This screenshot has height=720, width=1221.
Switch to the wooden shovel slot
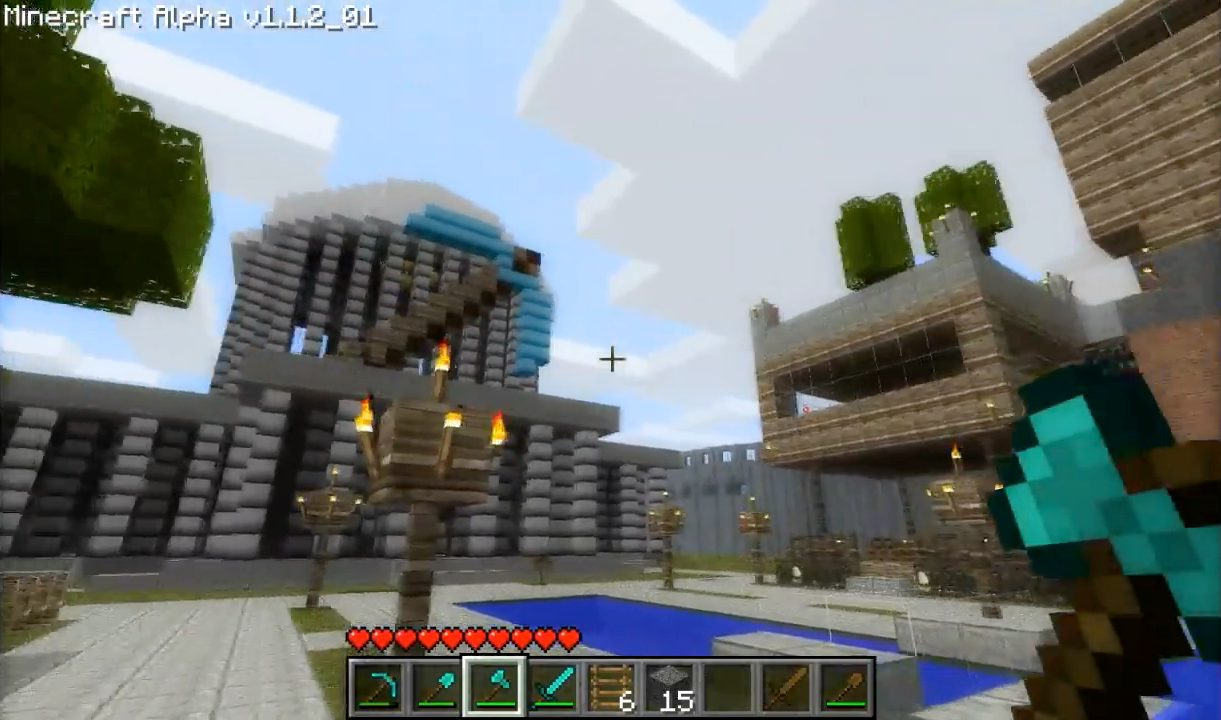(x=843, y=687)
